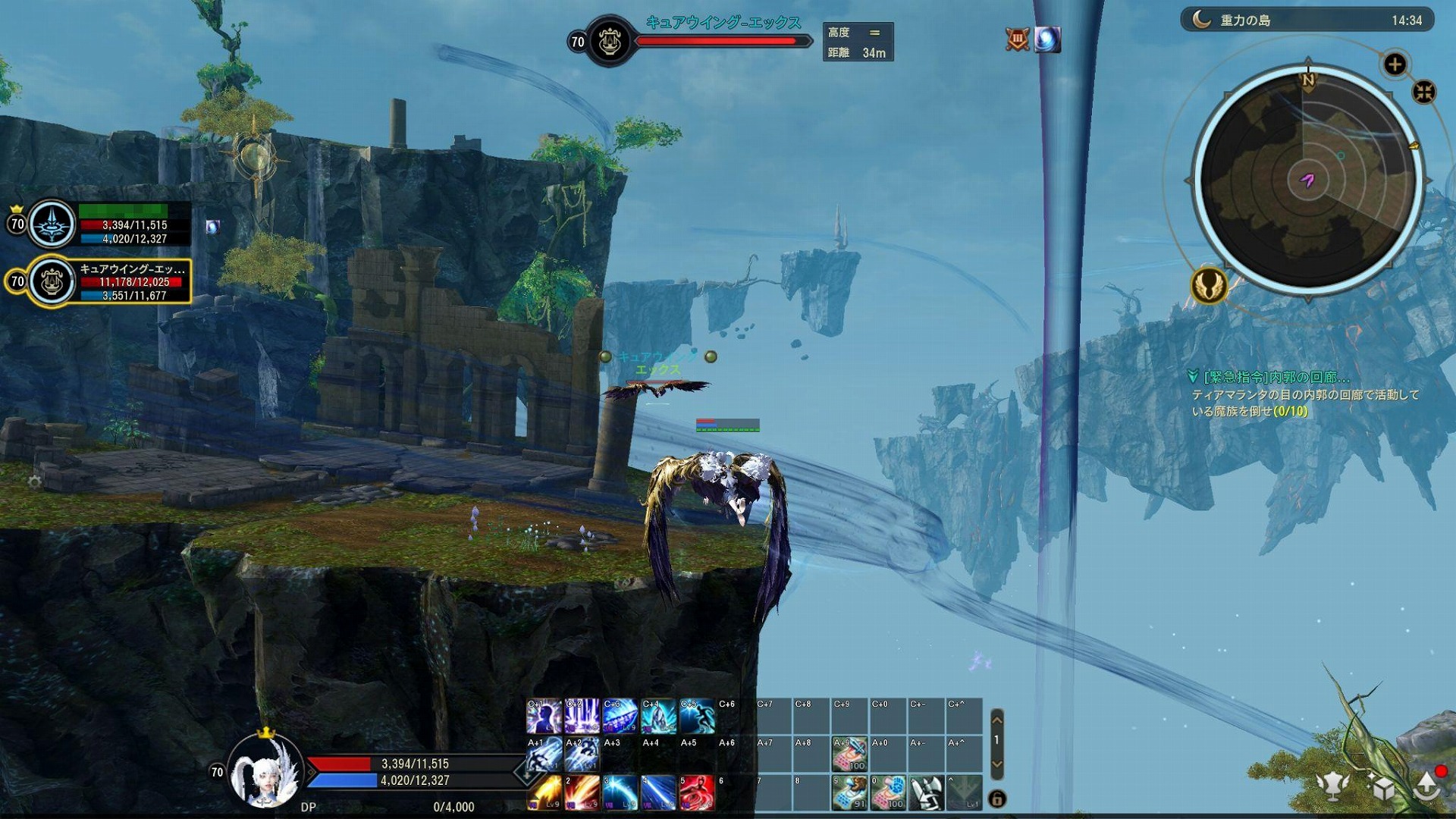Click the down chevron on the quickbar pager

996,764
